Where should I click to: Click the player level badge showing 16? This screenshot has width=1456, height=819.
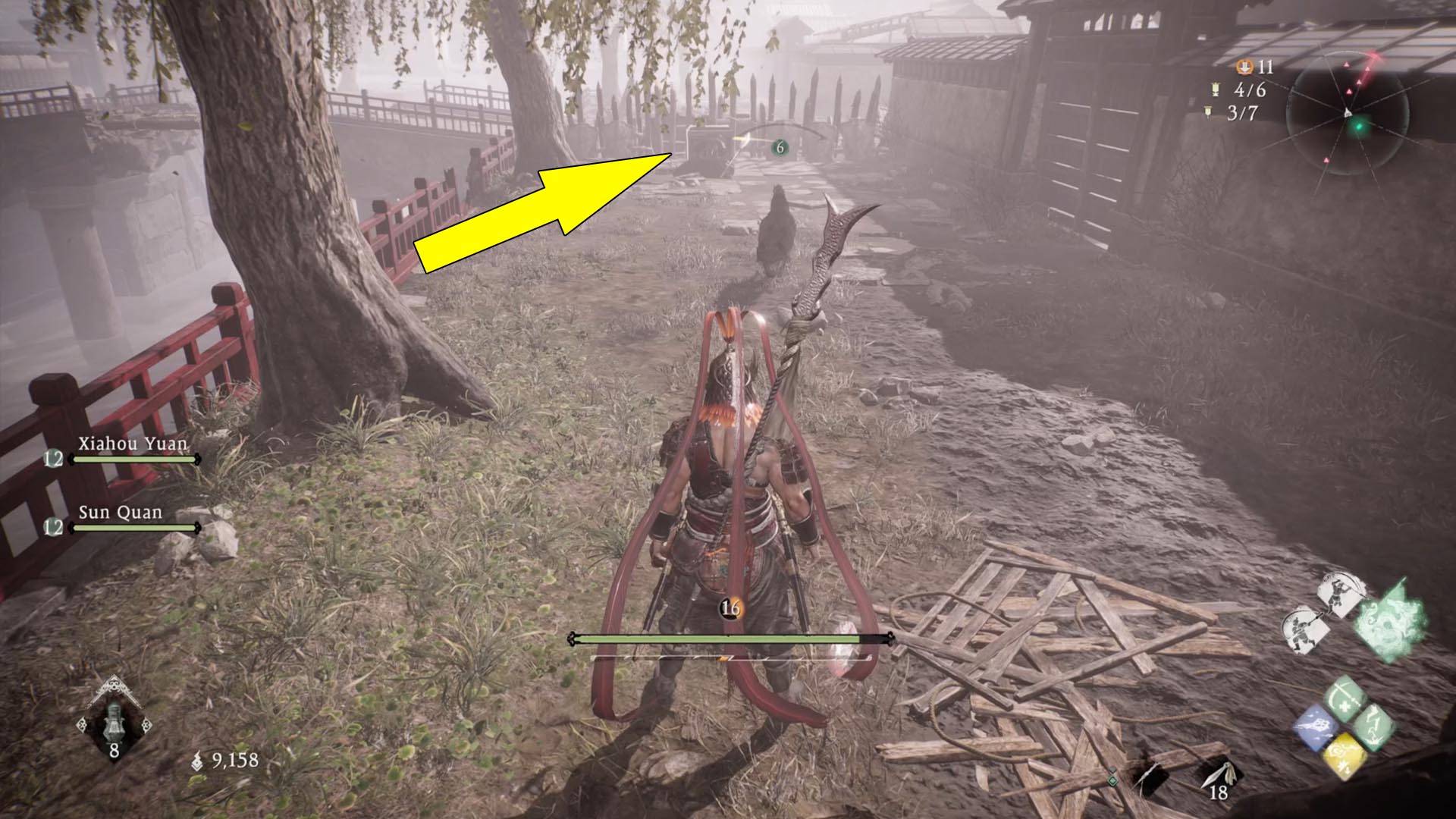pyautogui.click(x=730, y=607)
